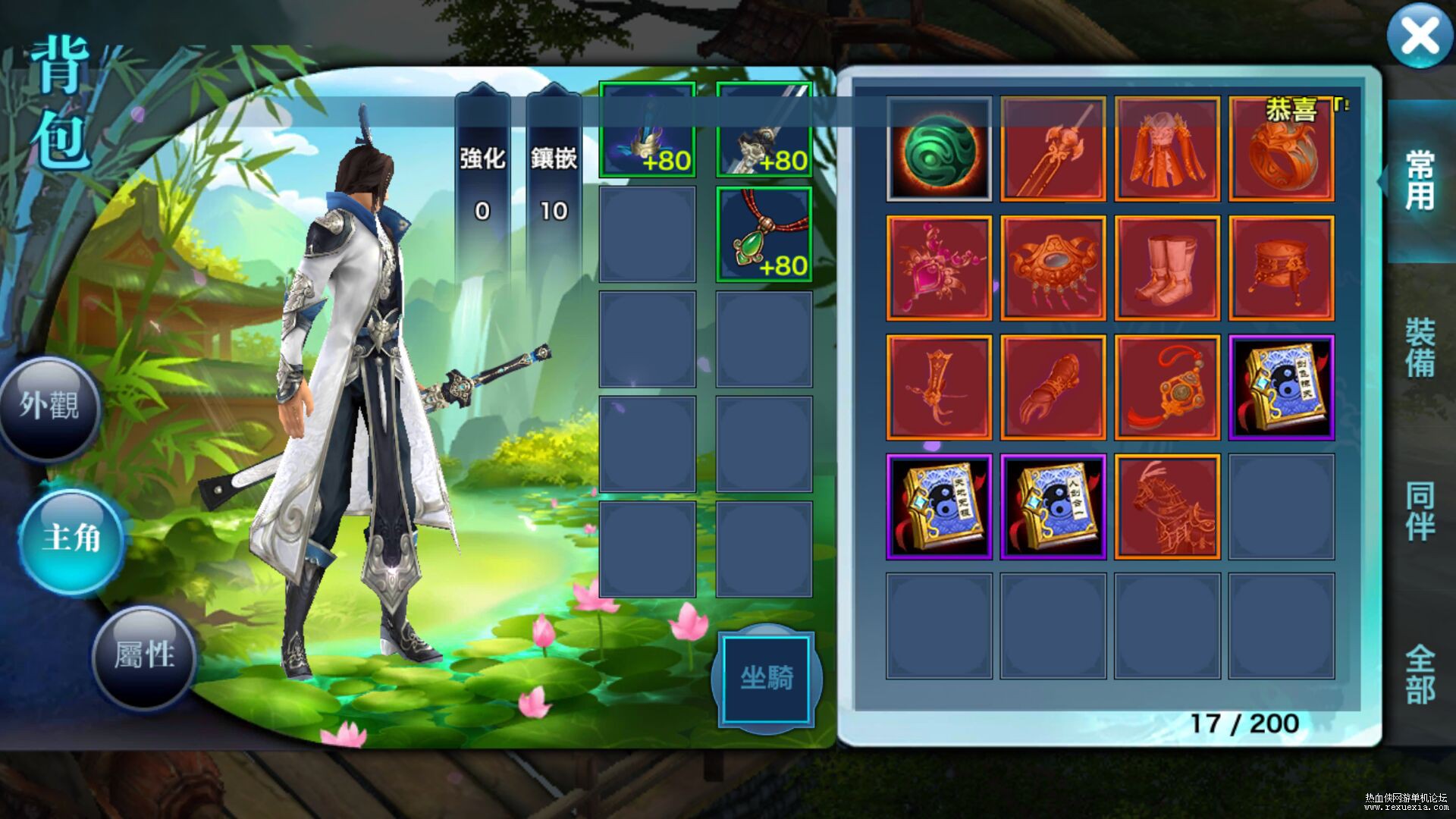Select the red horse mount item
The width and height of the screenshot is (1456, 819).
(x=1167, y=507)
